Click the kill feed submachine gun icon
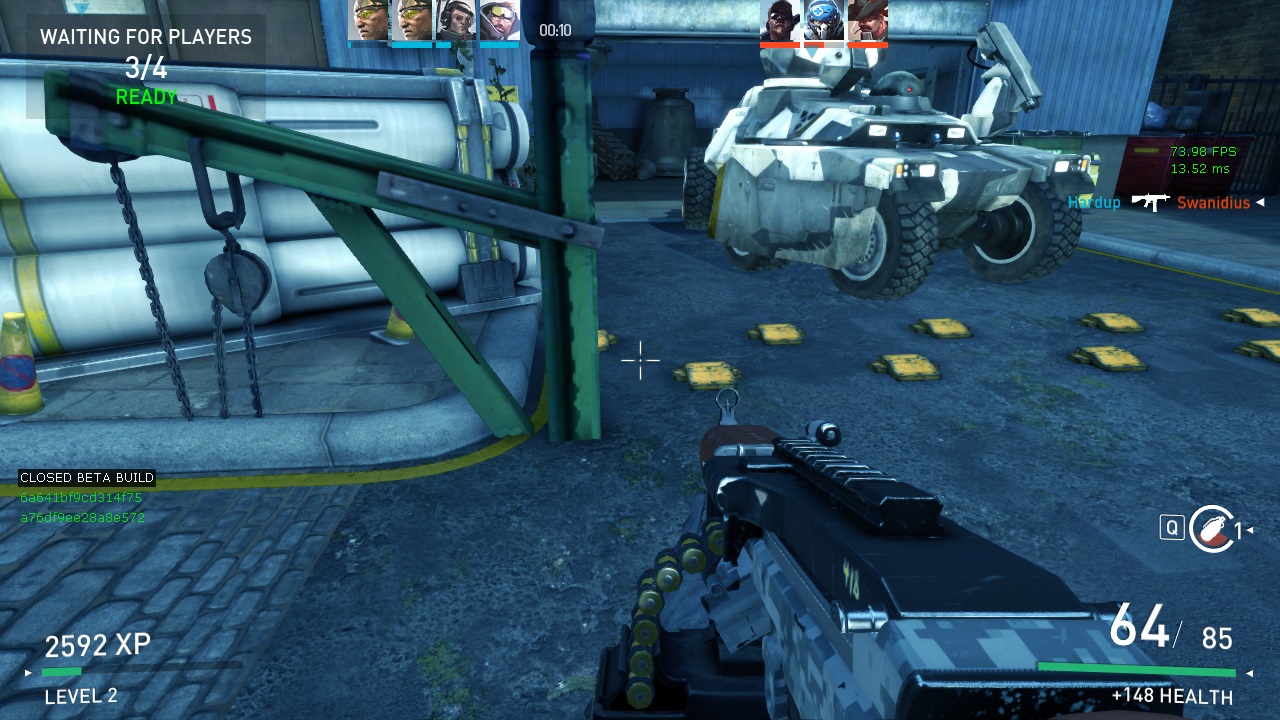Viewport: 1280px width, 720px height. [x=1150, y=202]
